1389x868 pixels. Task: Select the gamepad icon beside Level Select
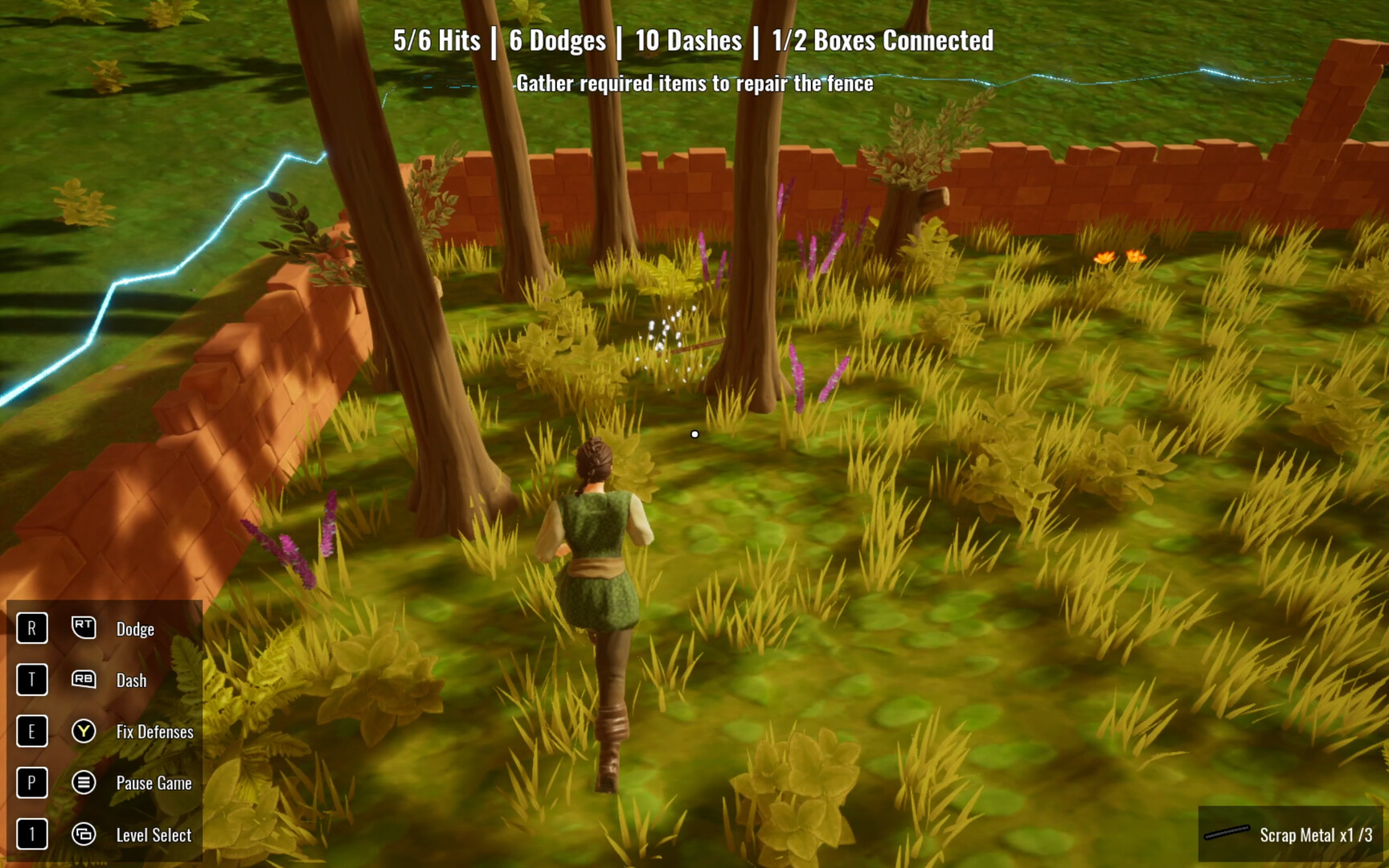coord(83,834)
